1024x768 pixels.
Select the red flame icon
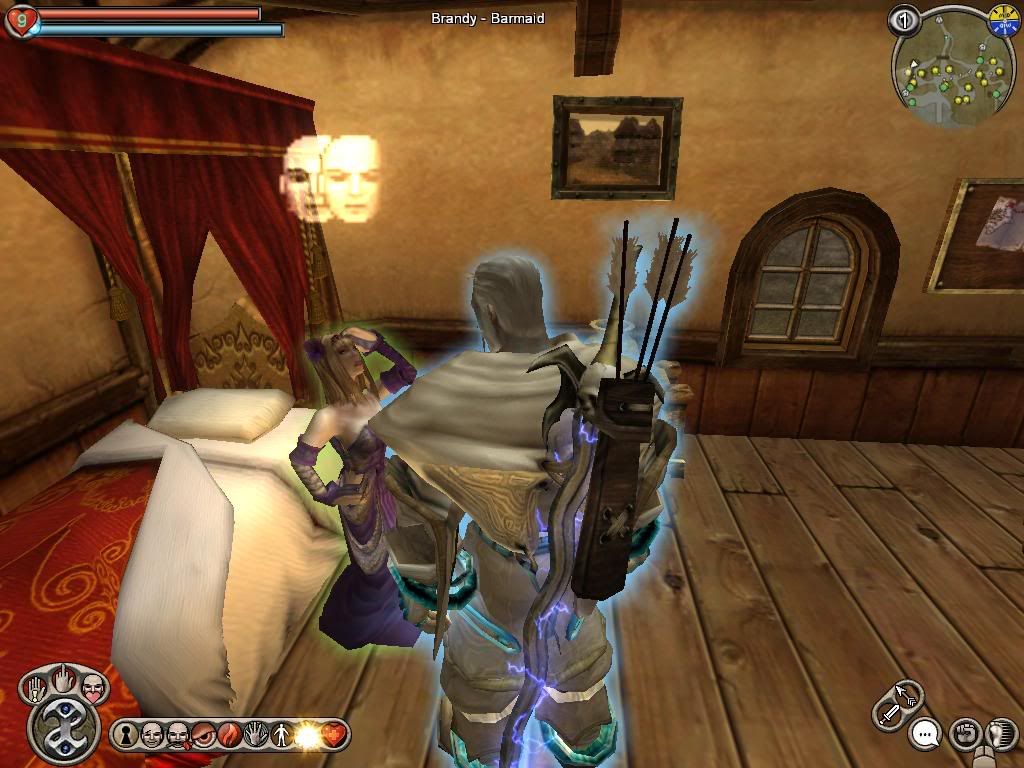230,735
